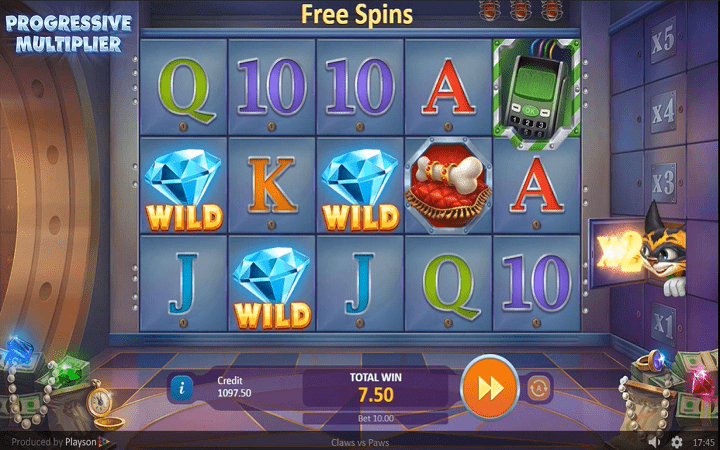Open the blue info paytable button
Viewport: 720px width, 450px height.
pyautogui.click(x=181, y=385)
